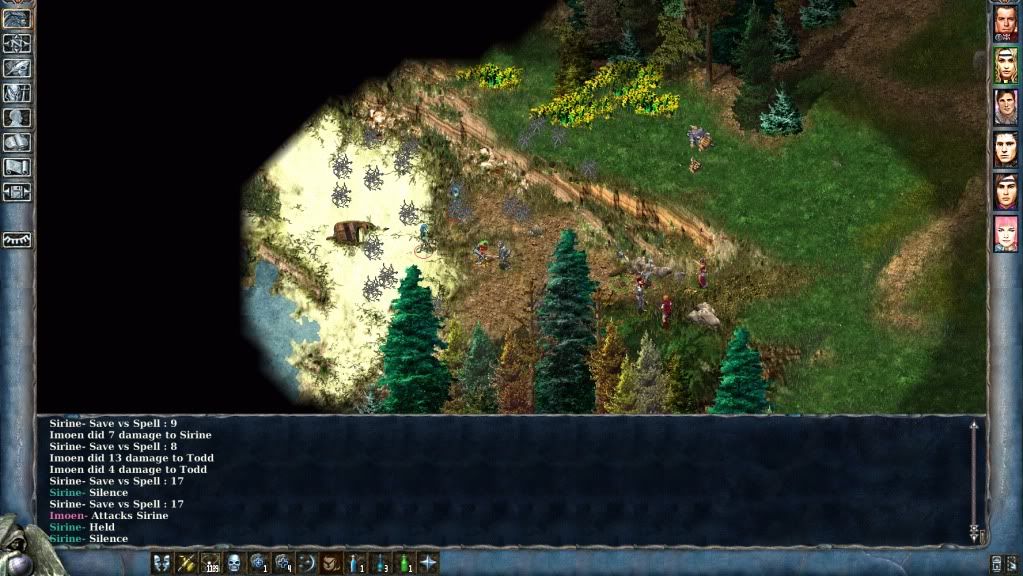Viewport: 1023px width, 576px height.
Task: Click the eyelash button in left sidebar
Action: (17, 239)
